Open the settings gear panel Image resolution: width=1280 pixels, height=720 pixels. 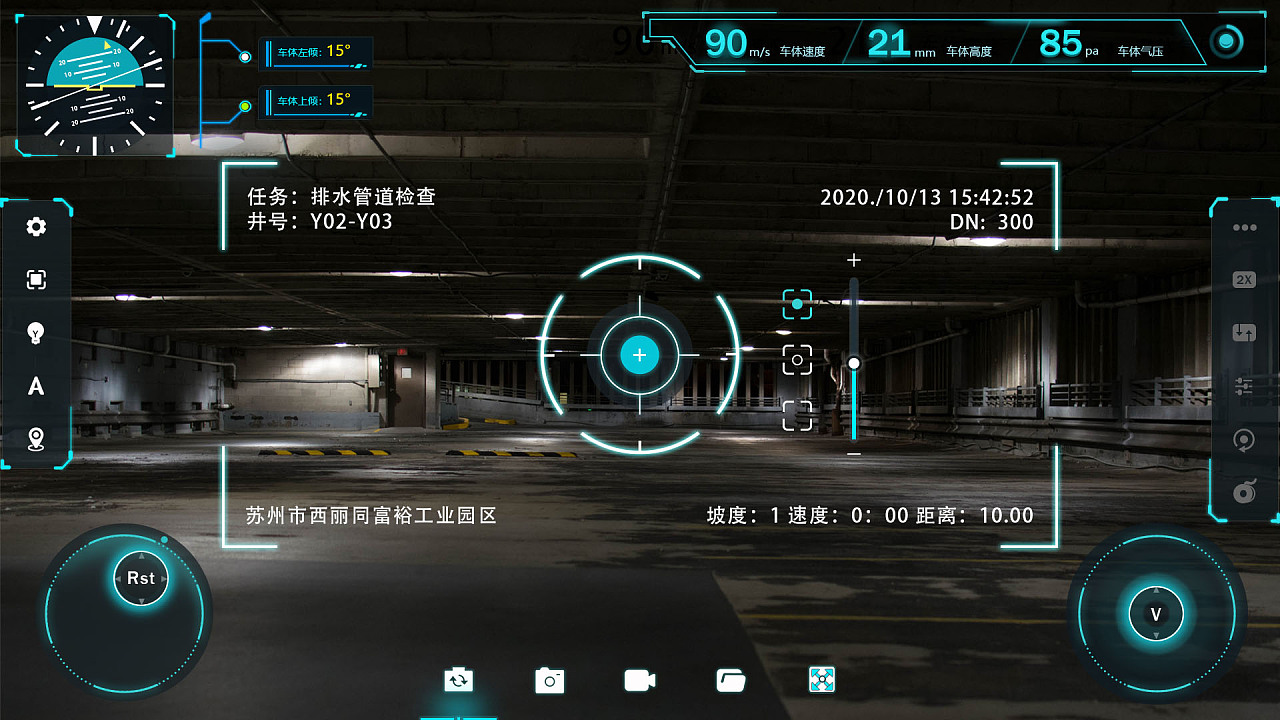click(x=37, y=227)
